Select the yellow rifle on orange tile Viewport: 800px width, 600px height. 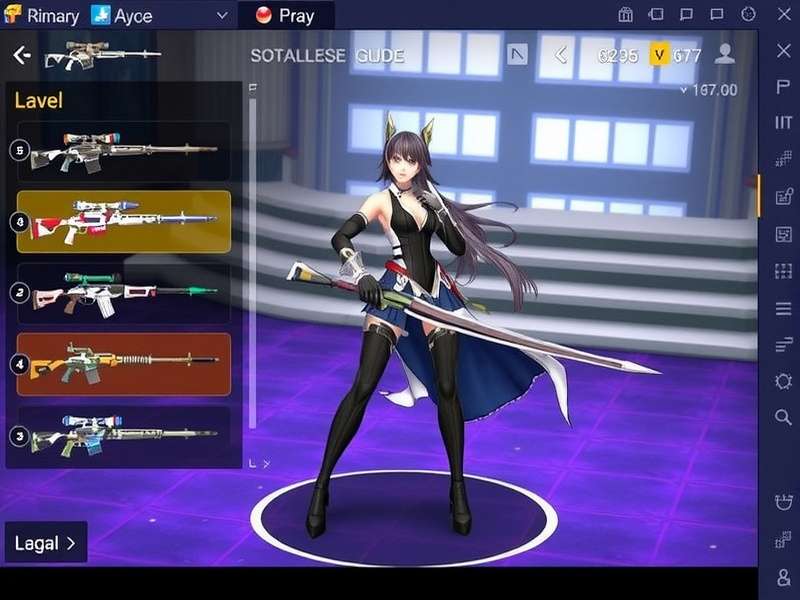124,363
